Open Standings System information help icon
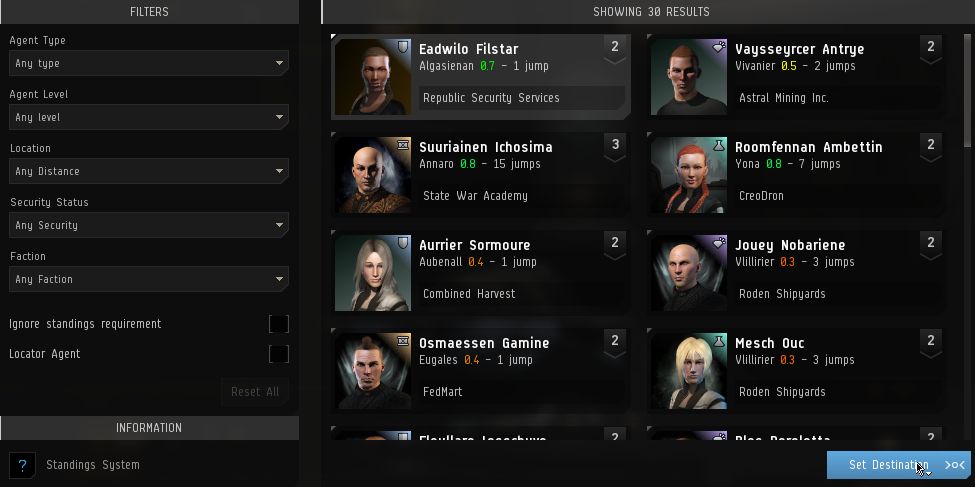Image resolution: width=975 pixels, height=487 pixels. (x=23, y=465)
